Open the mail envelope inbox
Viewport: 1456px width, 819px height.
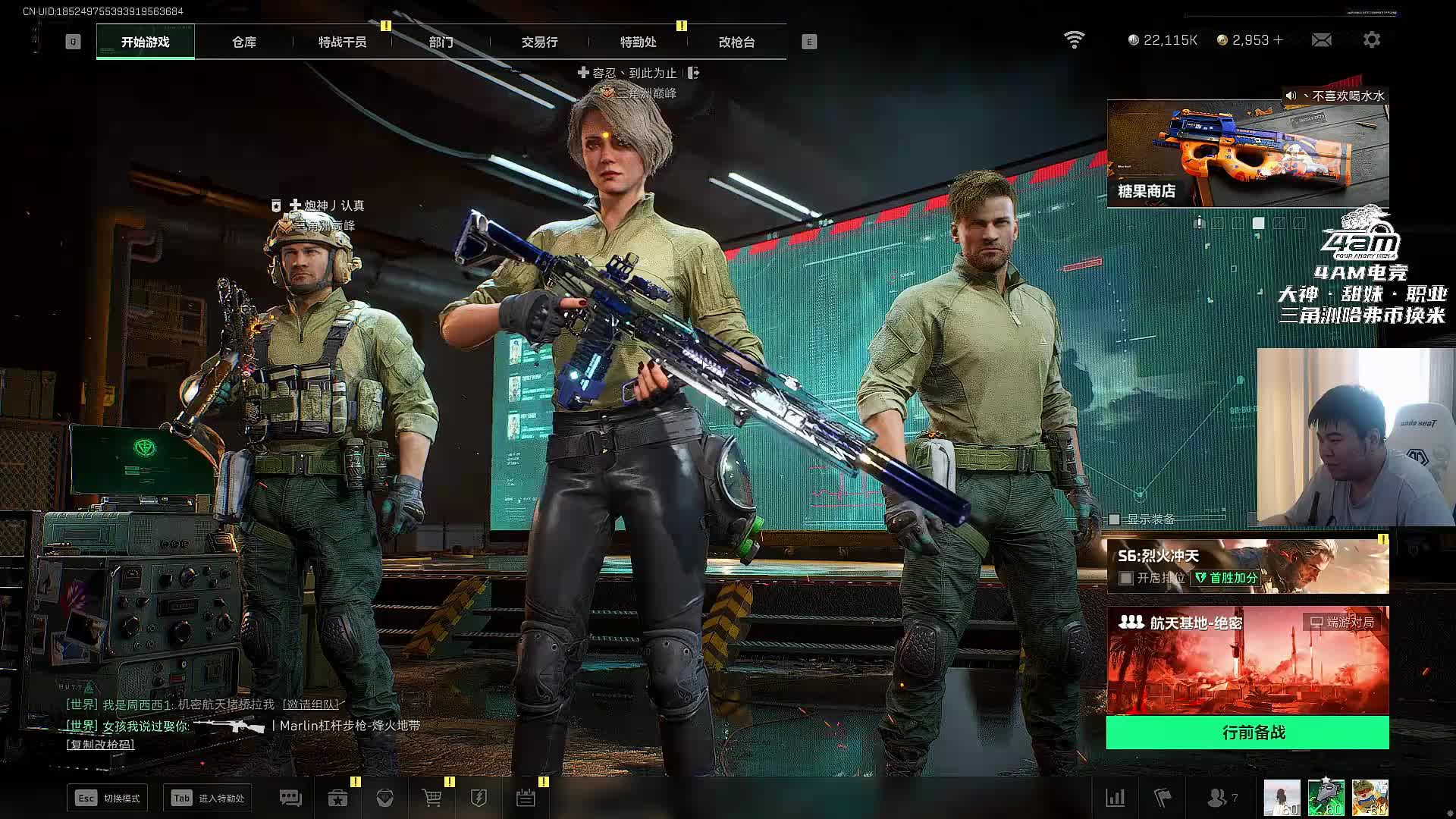pyautogui.click(x=1321, y=39)
